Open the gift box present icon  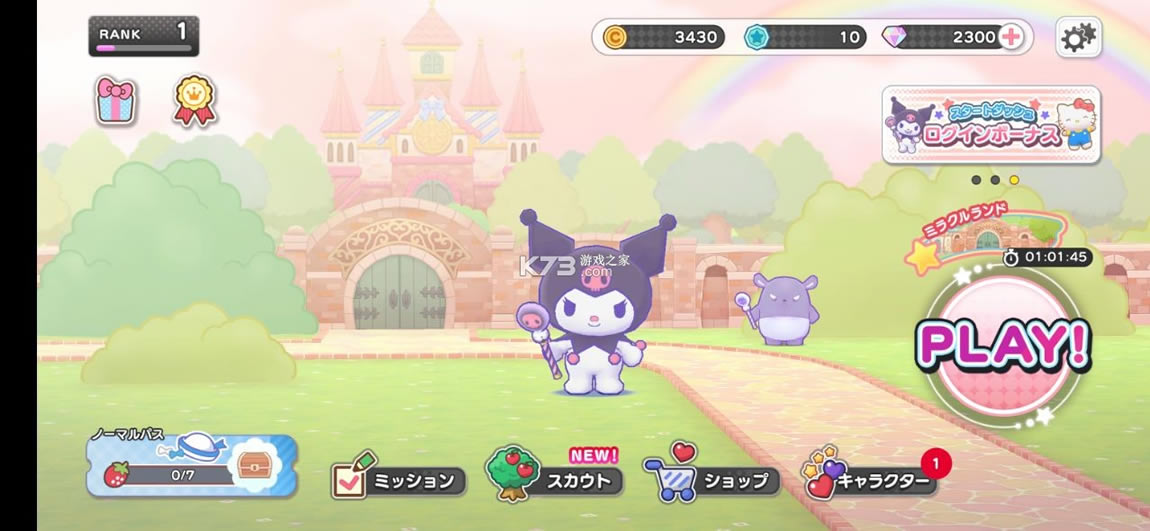click(x=116, y=101)
